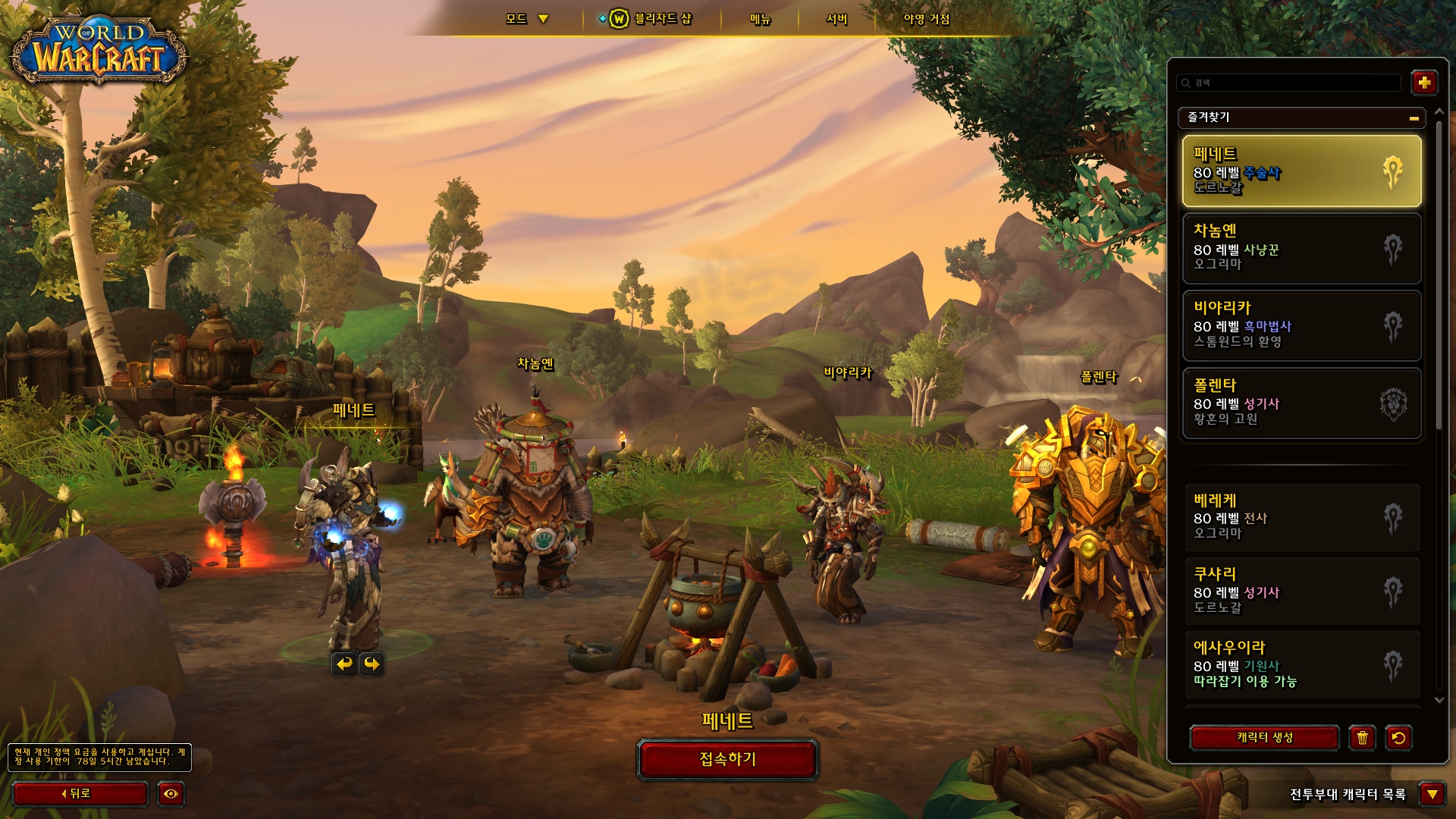Open the 모드 dropdown
The height and width of the screenshot is (819, 1456).
[526, 19]
